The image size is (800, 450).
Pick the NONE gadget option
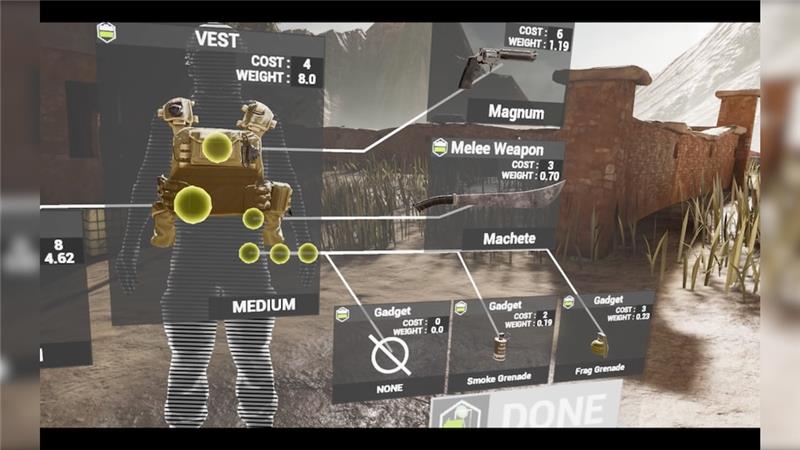point(391,351)
